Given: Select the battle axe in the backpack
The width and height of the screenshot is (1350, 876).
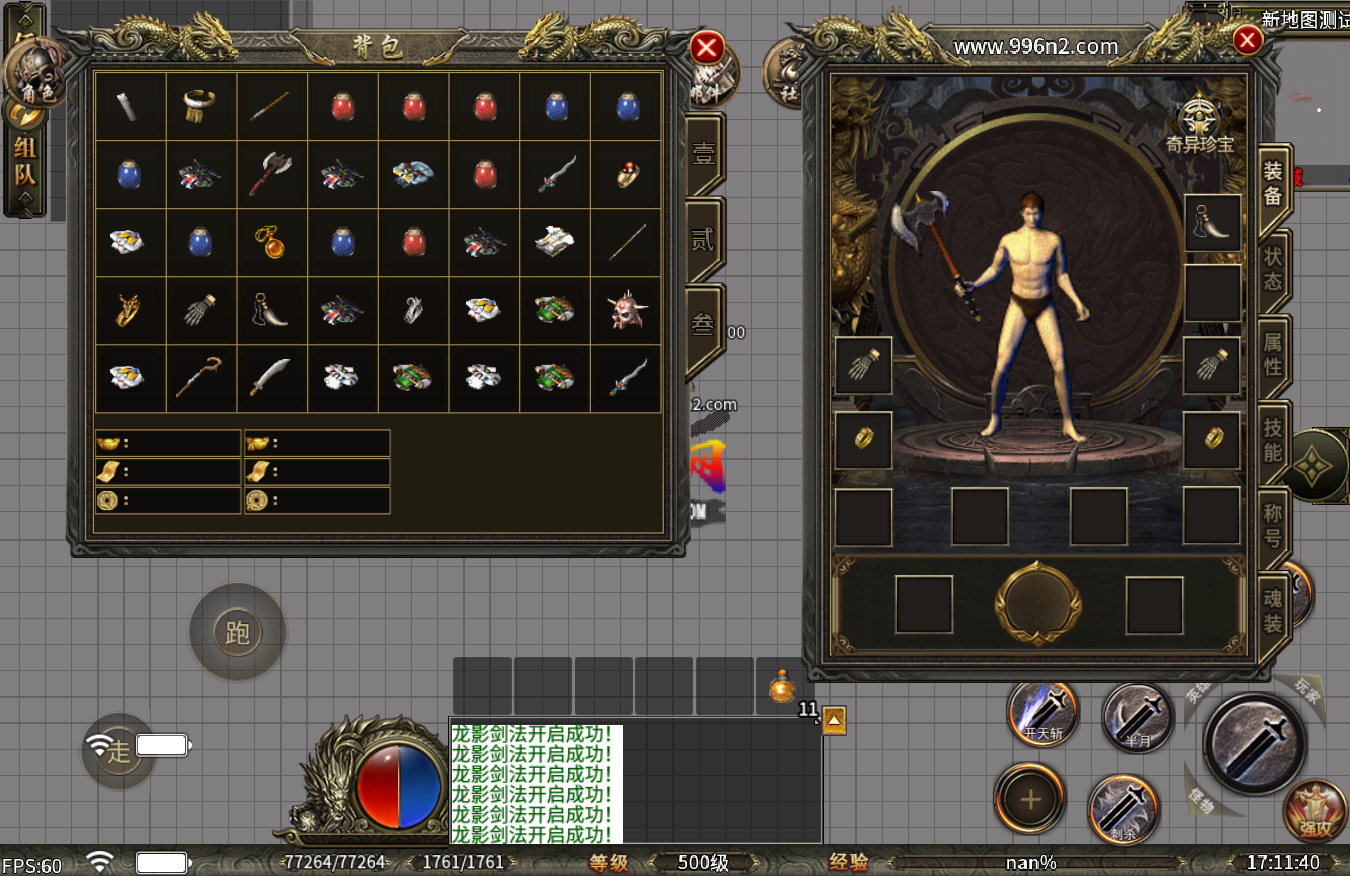Looking at the screenshot, I should (271, 174).
